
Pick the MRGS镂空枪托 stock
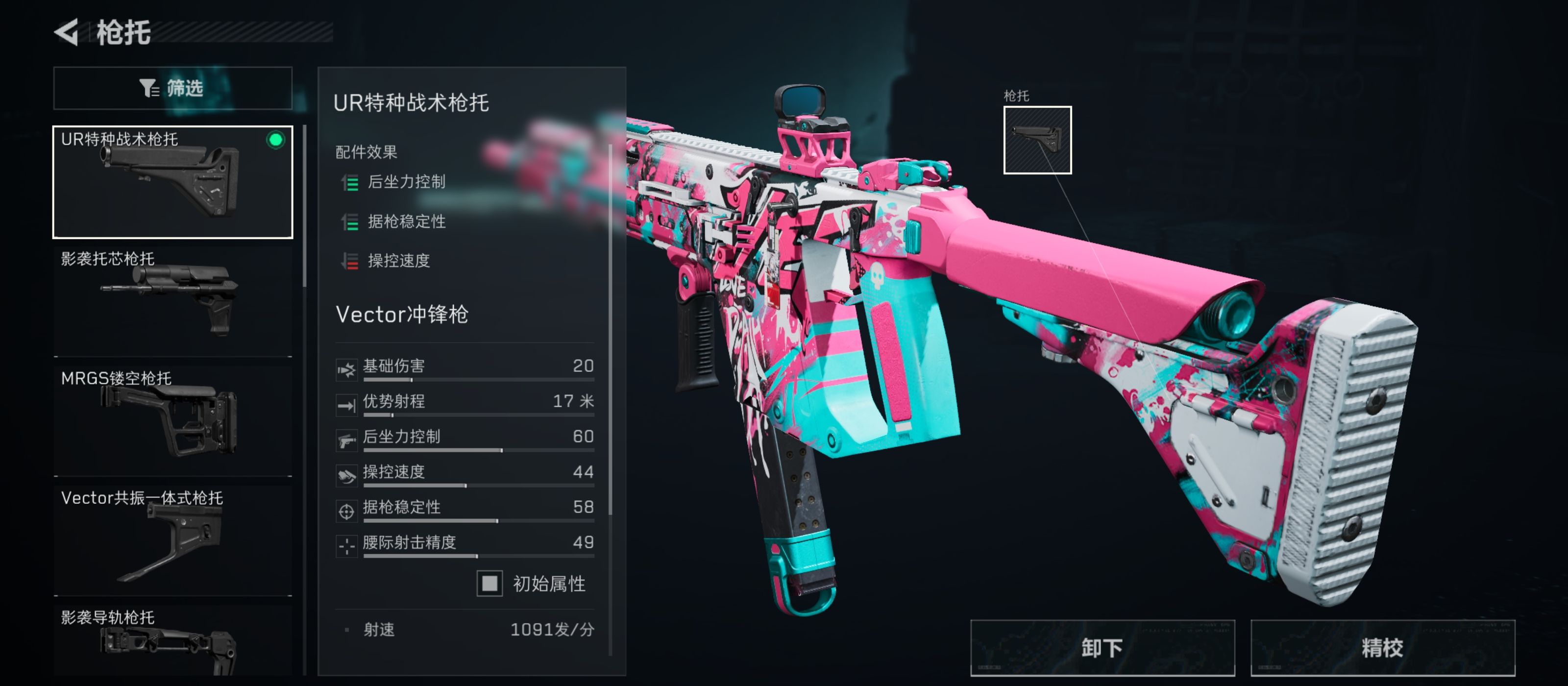pos(173,420)
